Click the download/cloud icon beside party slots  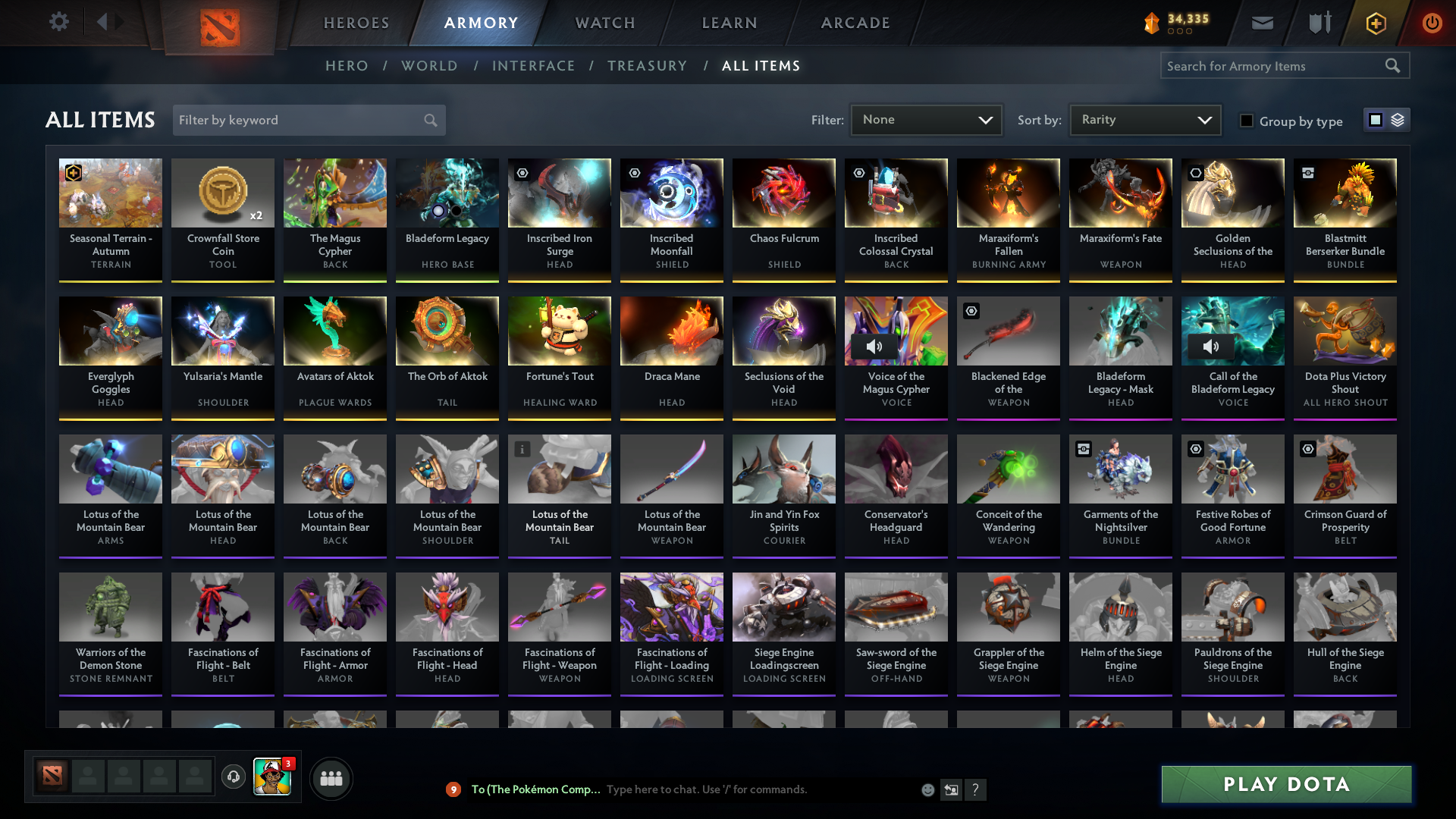coord(234,778)
